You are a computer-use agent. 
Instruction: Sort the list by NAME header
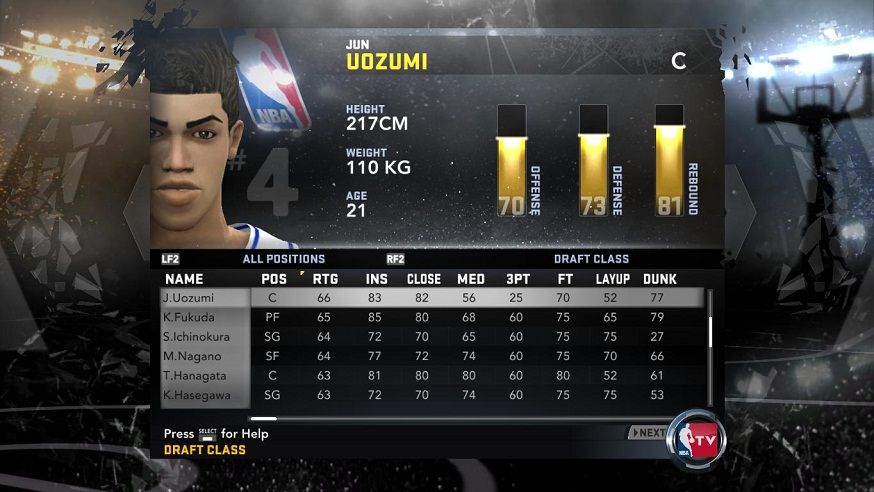[x=184, y=278]
